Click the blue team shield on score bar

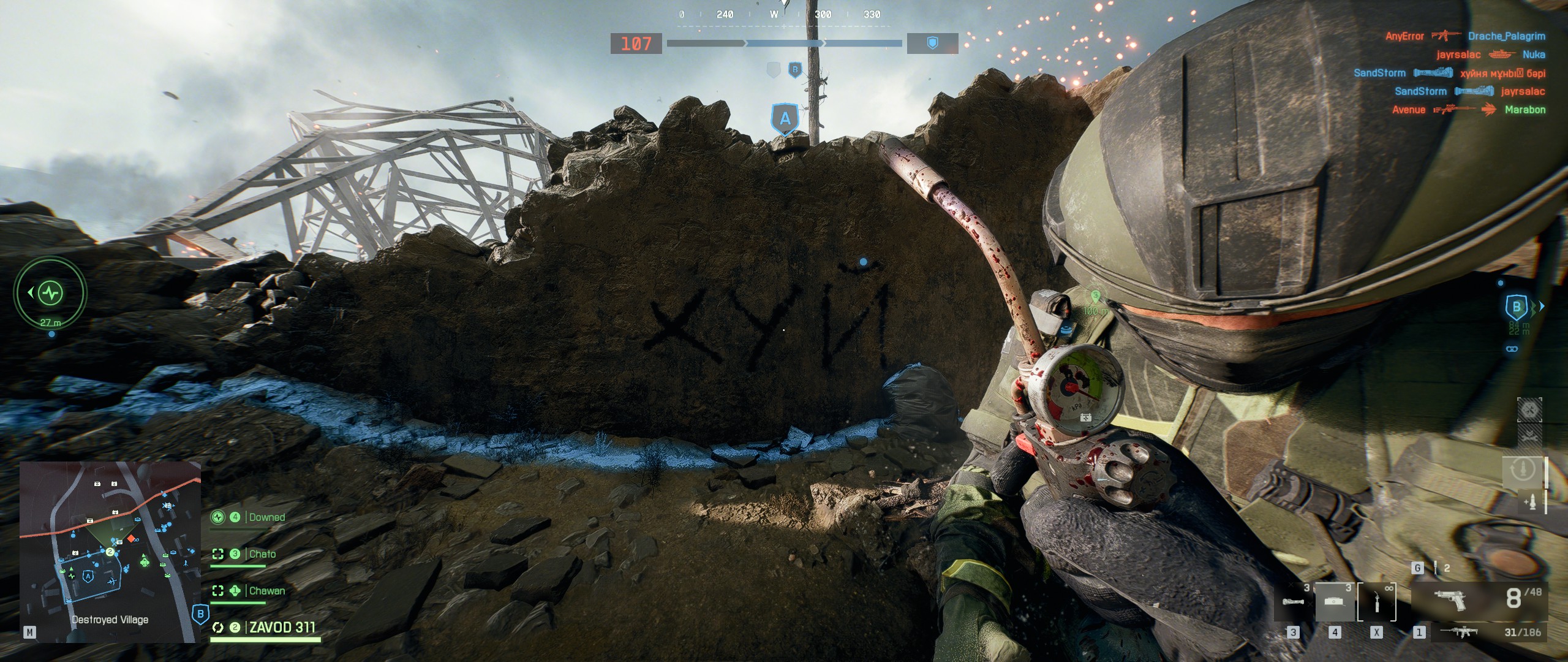[x=932, y=43]
